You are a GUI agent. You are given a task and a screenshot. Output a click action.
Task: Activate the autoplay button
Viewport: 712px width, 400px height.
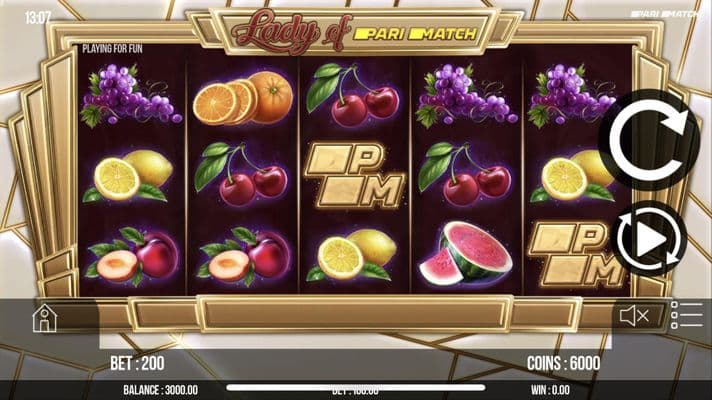point(649,239)
